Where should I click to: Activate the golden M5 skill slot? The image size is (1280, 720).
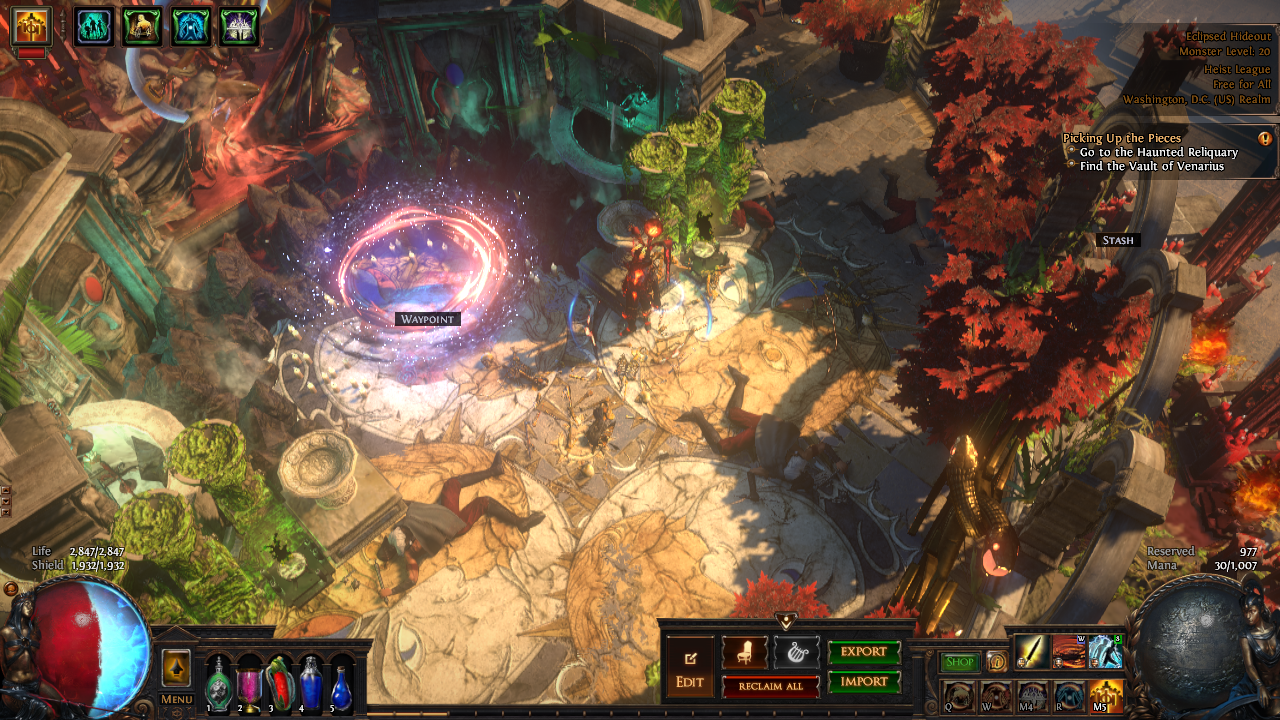[1106, 695]
